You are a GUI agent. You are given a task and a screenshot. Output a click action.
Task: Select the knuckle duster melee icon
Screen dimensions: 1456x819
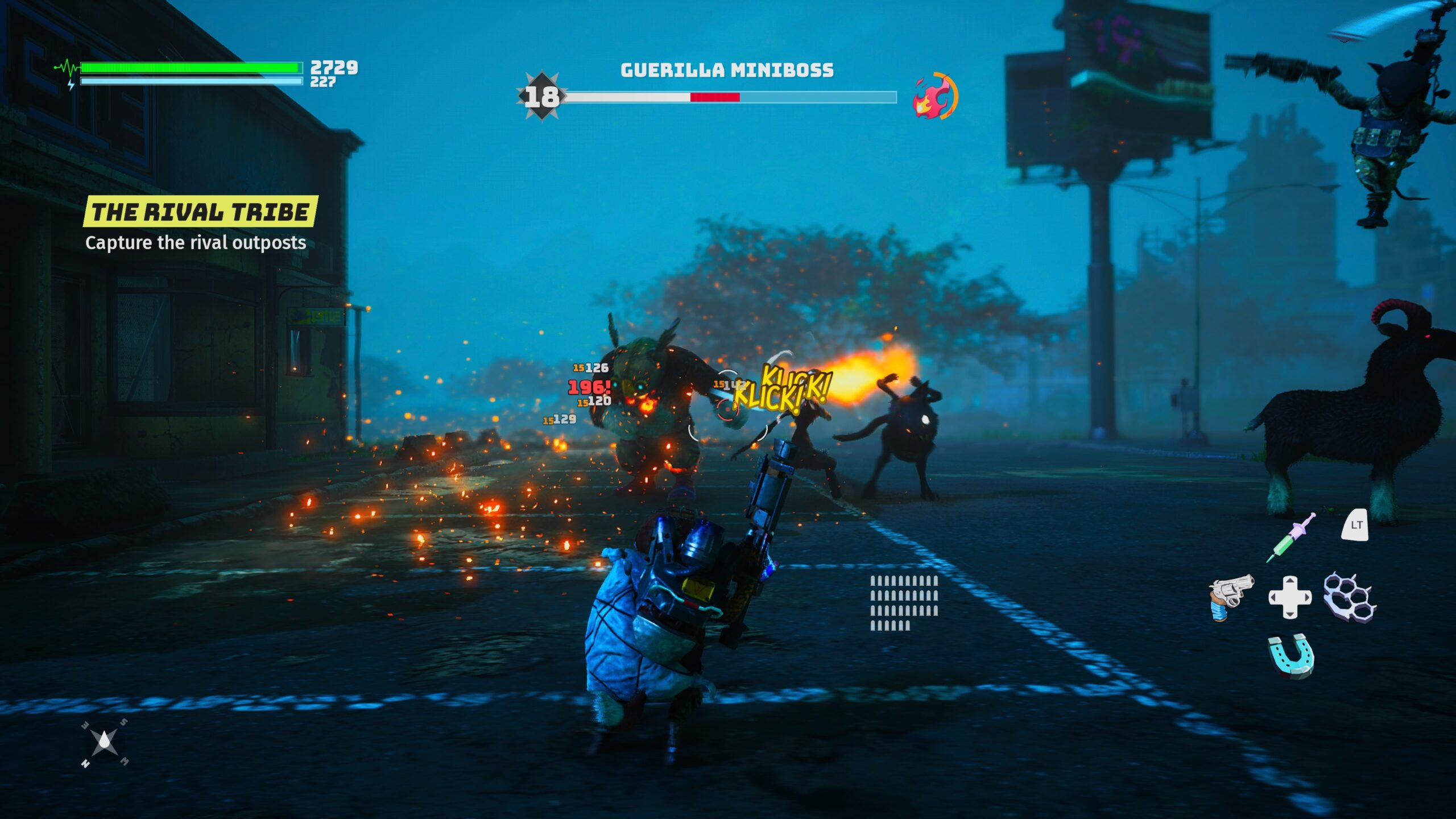1350,597
